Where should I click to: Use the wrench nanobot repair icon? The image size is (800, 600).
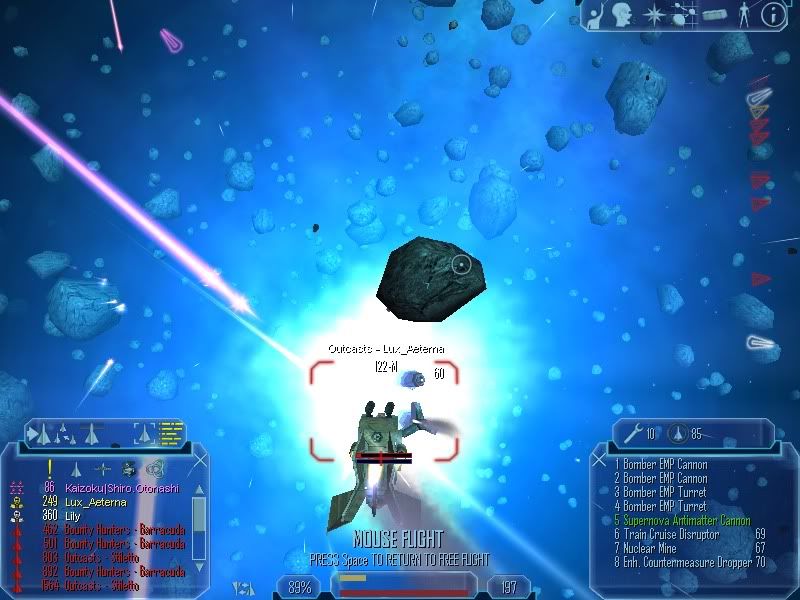[x=632, y=433]
